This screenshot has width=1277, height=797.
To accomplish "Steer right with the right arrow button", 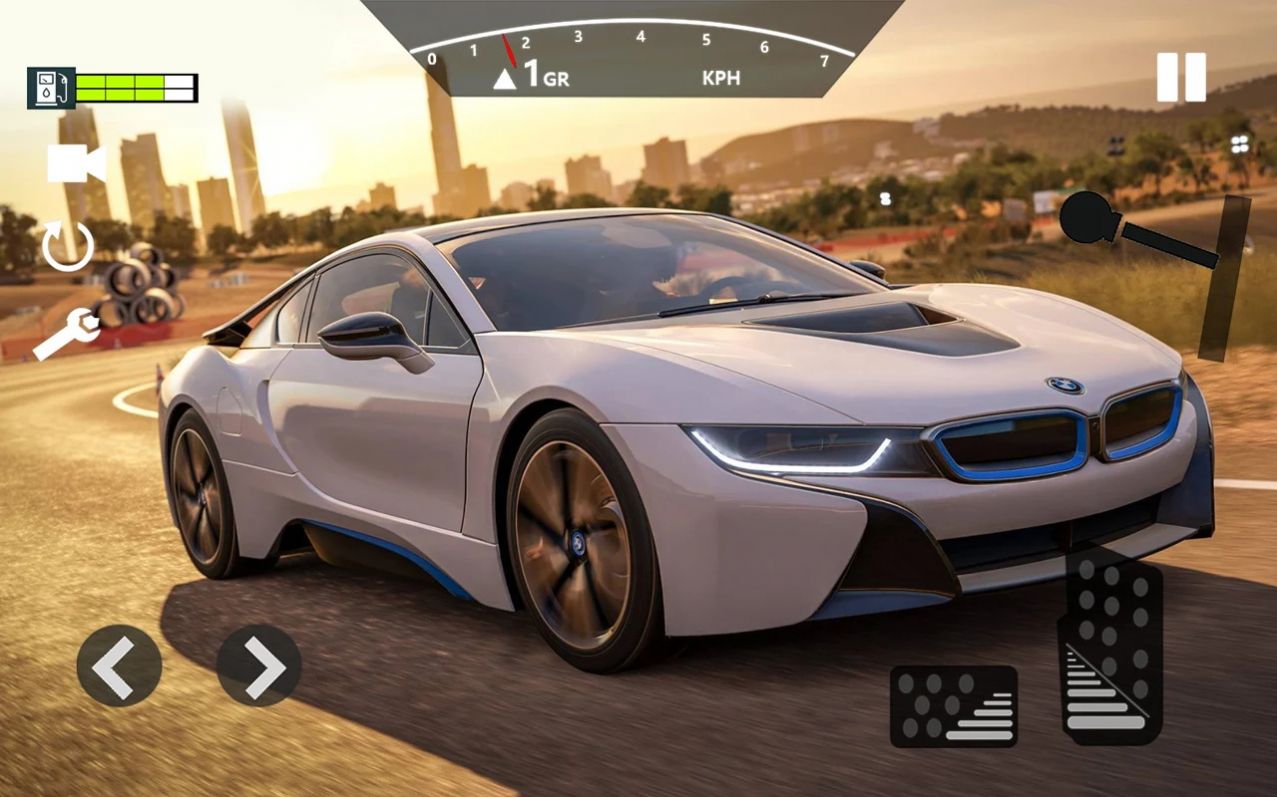I will pyautogui.click(x=258, y=666).
